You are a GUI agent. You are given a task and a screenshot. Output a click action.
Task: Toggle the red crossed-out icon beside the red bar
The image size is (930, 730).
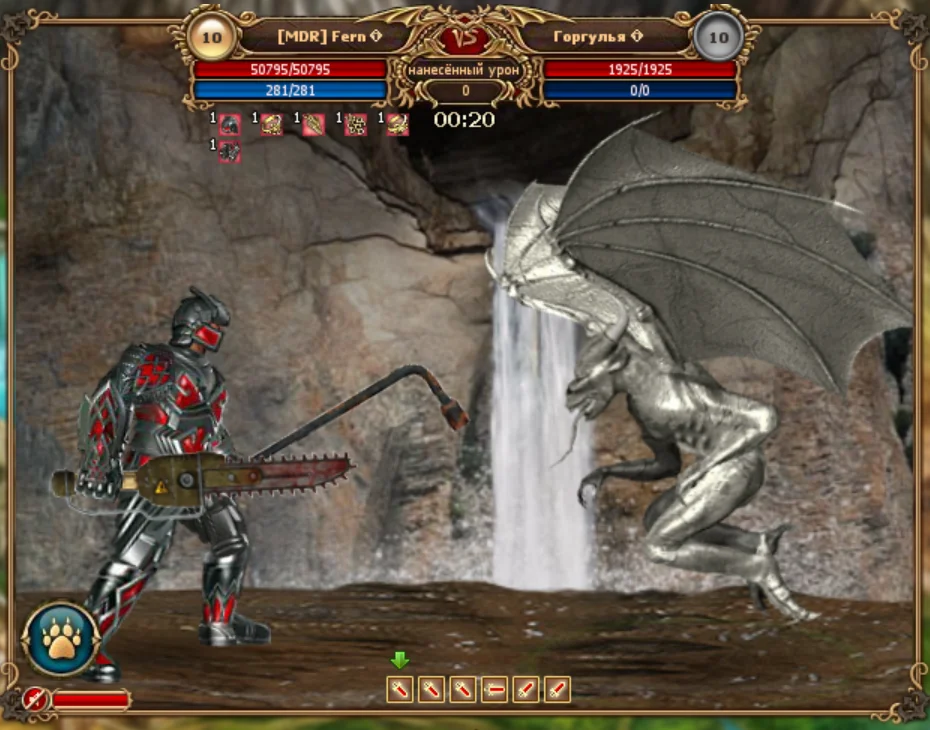pyautogui.click(x=36, y=699)
